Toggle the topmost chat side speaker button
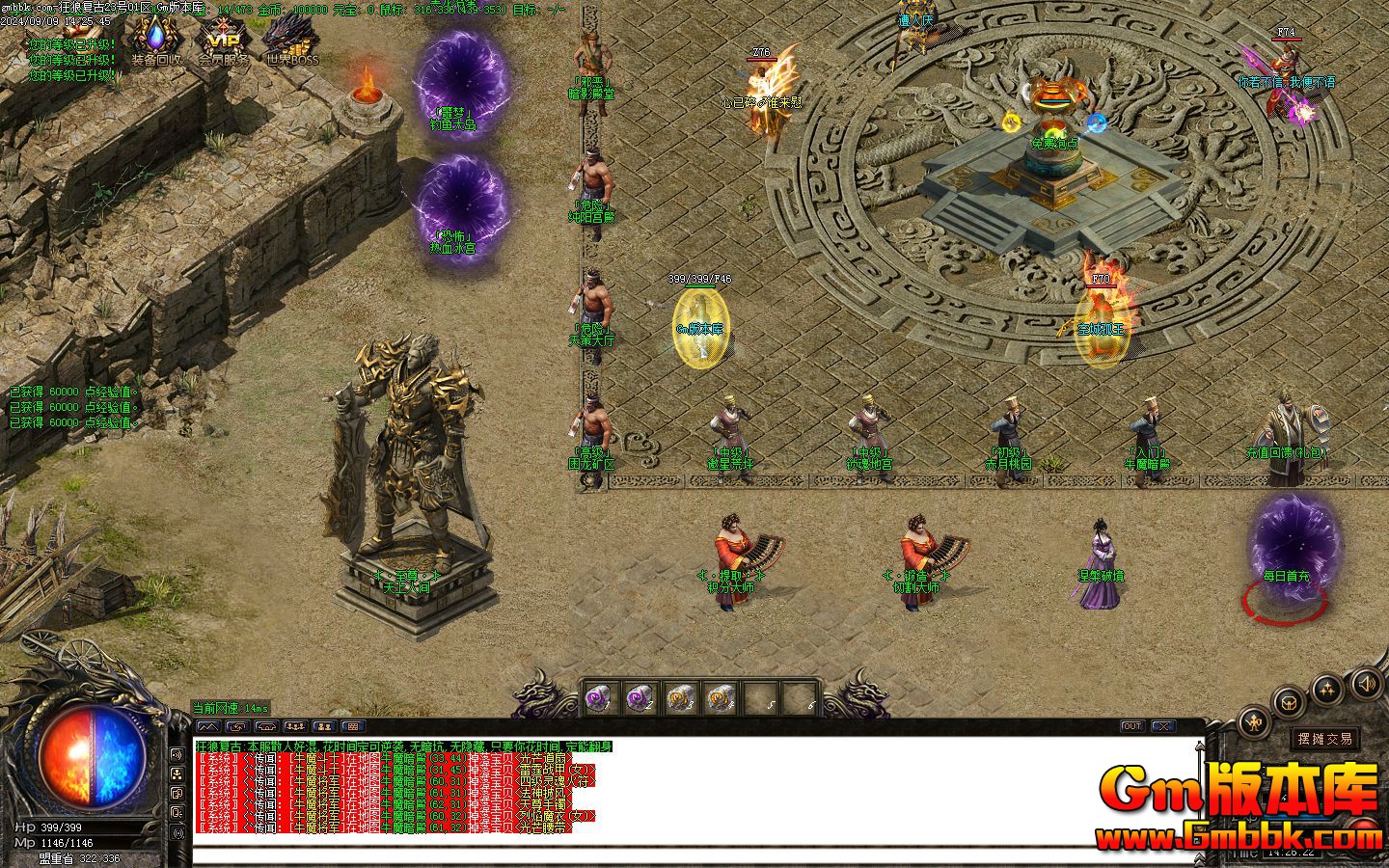The height and width of the screenshot is (868, 1389). 177,754
